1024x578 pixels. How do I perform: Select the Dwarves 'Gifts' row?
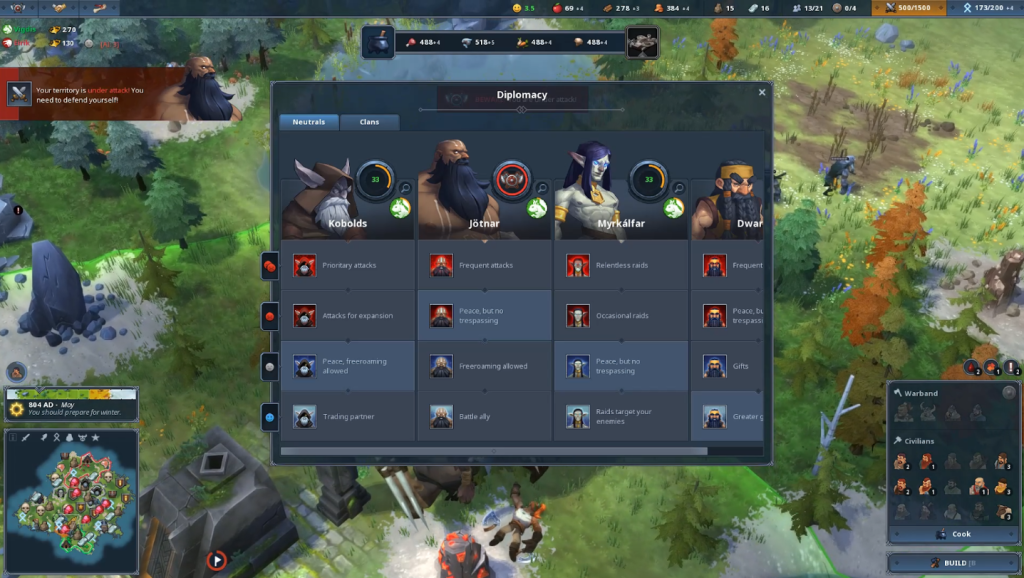coord(730,366)
